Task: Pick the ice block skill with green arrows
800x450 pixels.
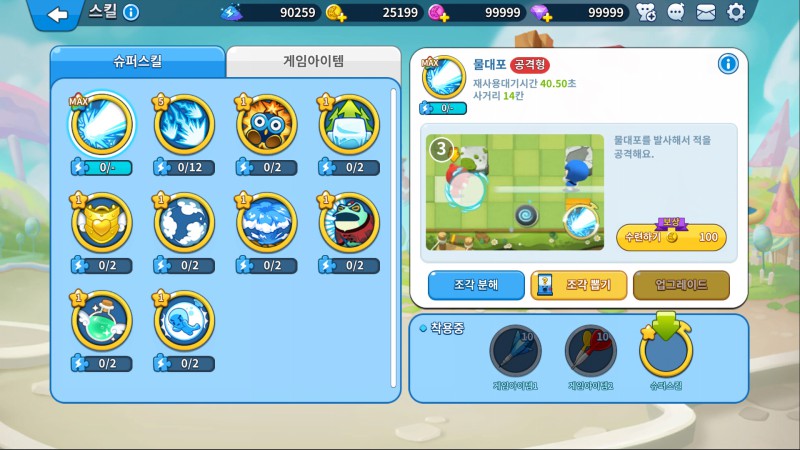Action: pos(349,123)
